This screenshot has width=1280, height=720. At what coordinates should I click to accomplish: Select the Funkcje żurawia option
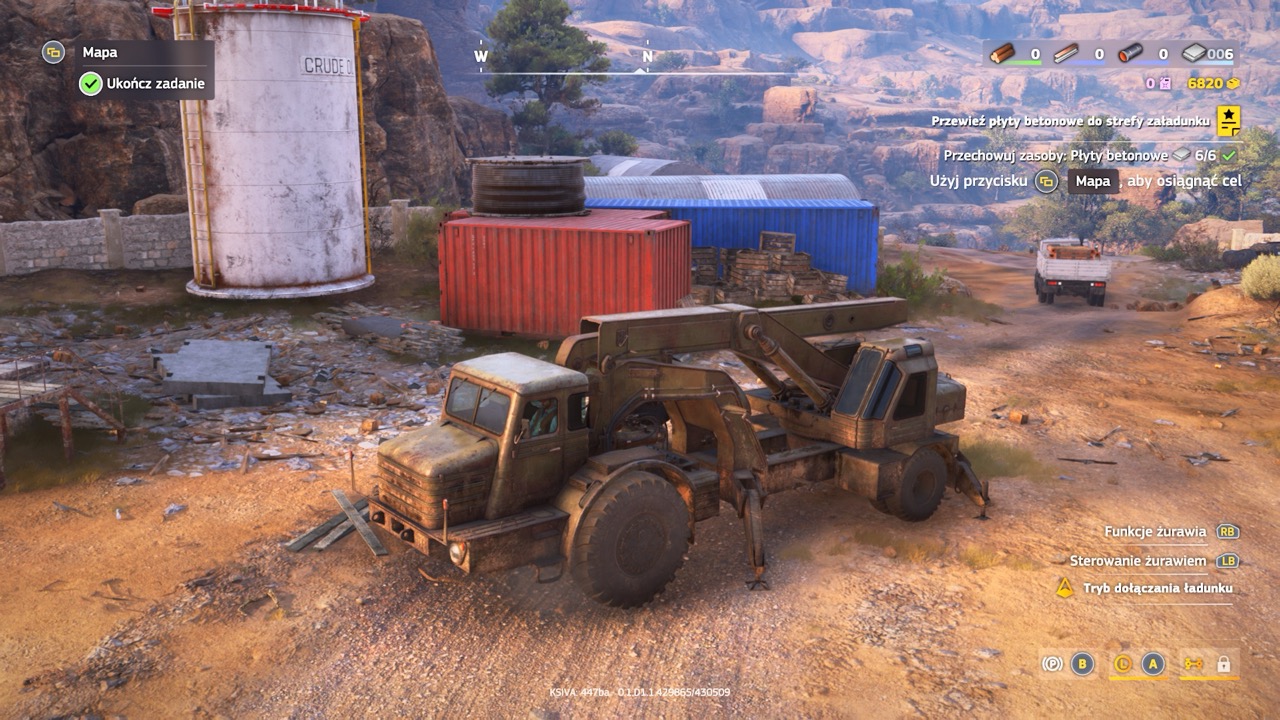click(x=1158, y=532)
